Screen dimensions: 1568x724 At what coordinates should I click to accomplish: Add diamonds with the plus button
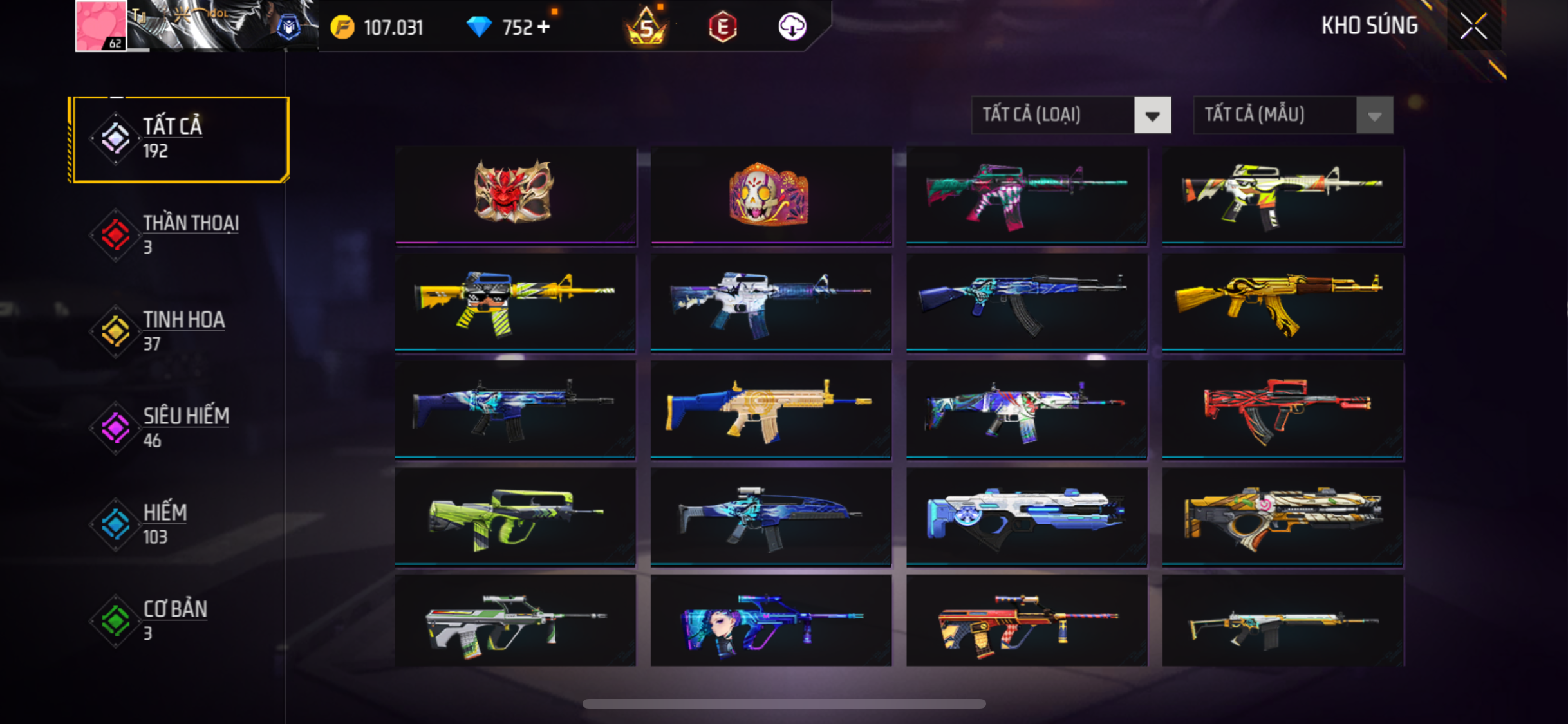tap(544, 27)
